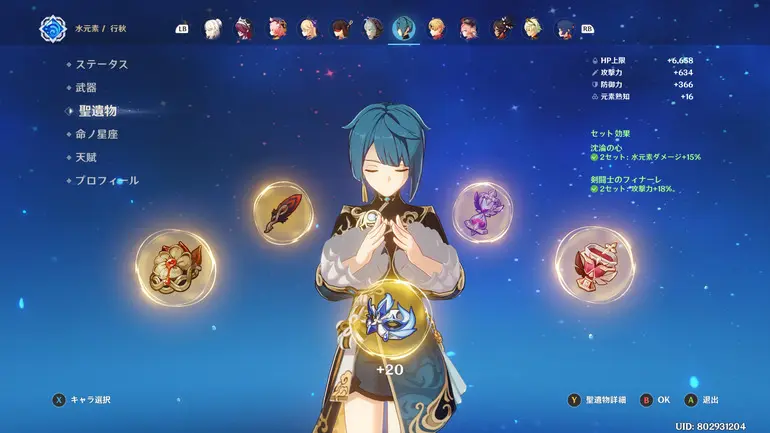Choose the red goblet artifact slot
Image resolution: width=770 pixels, height=433 pixels.
594,264
